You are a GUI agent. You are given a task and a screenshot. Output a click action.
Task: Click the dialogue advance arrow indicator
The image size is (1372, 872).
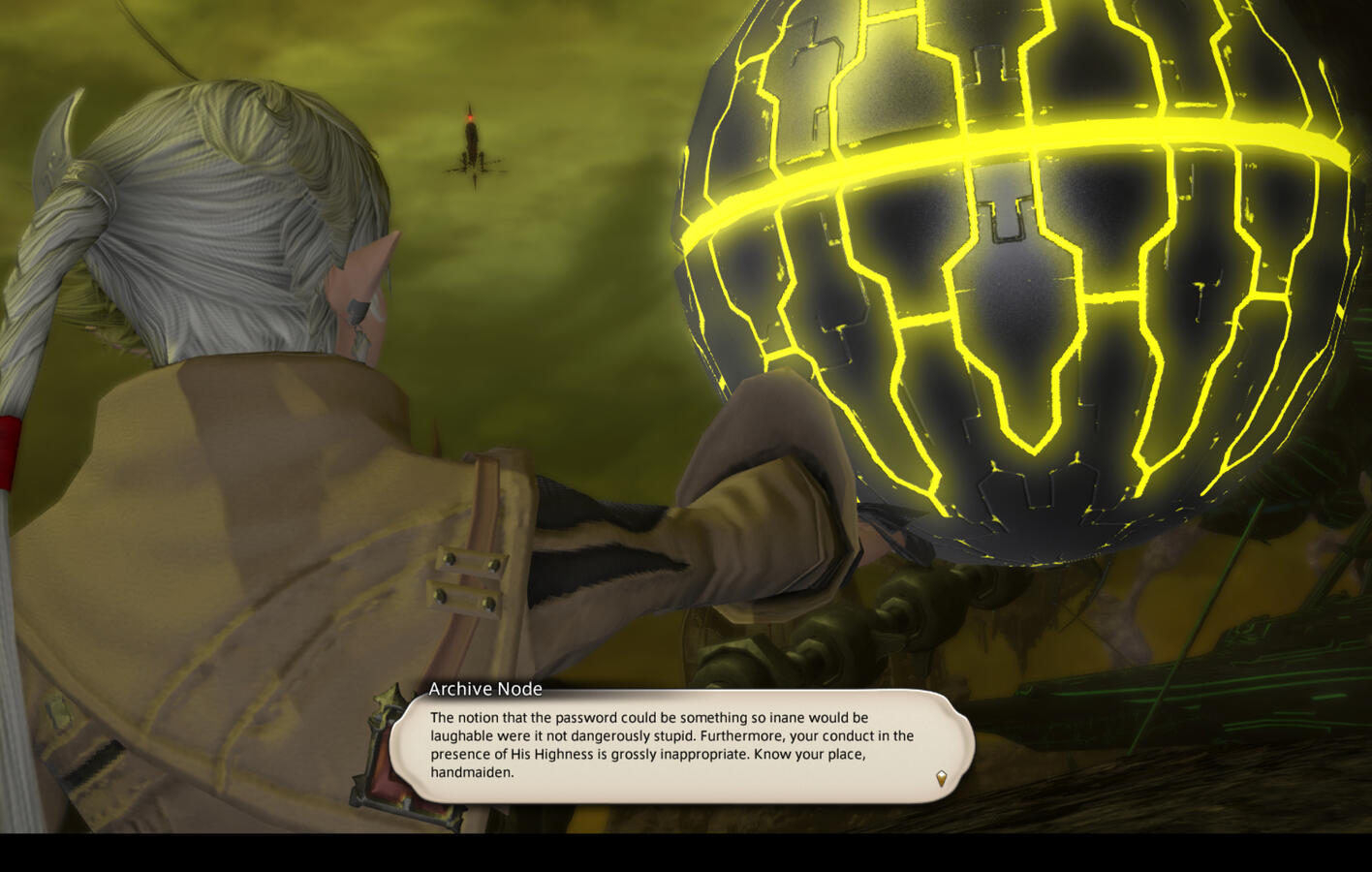tap(940, 778)
